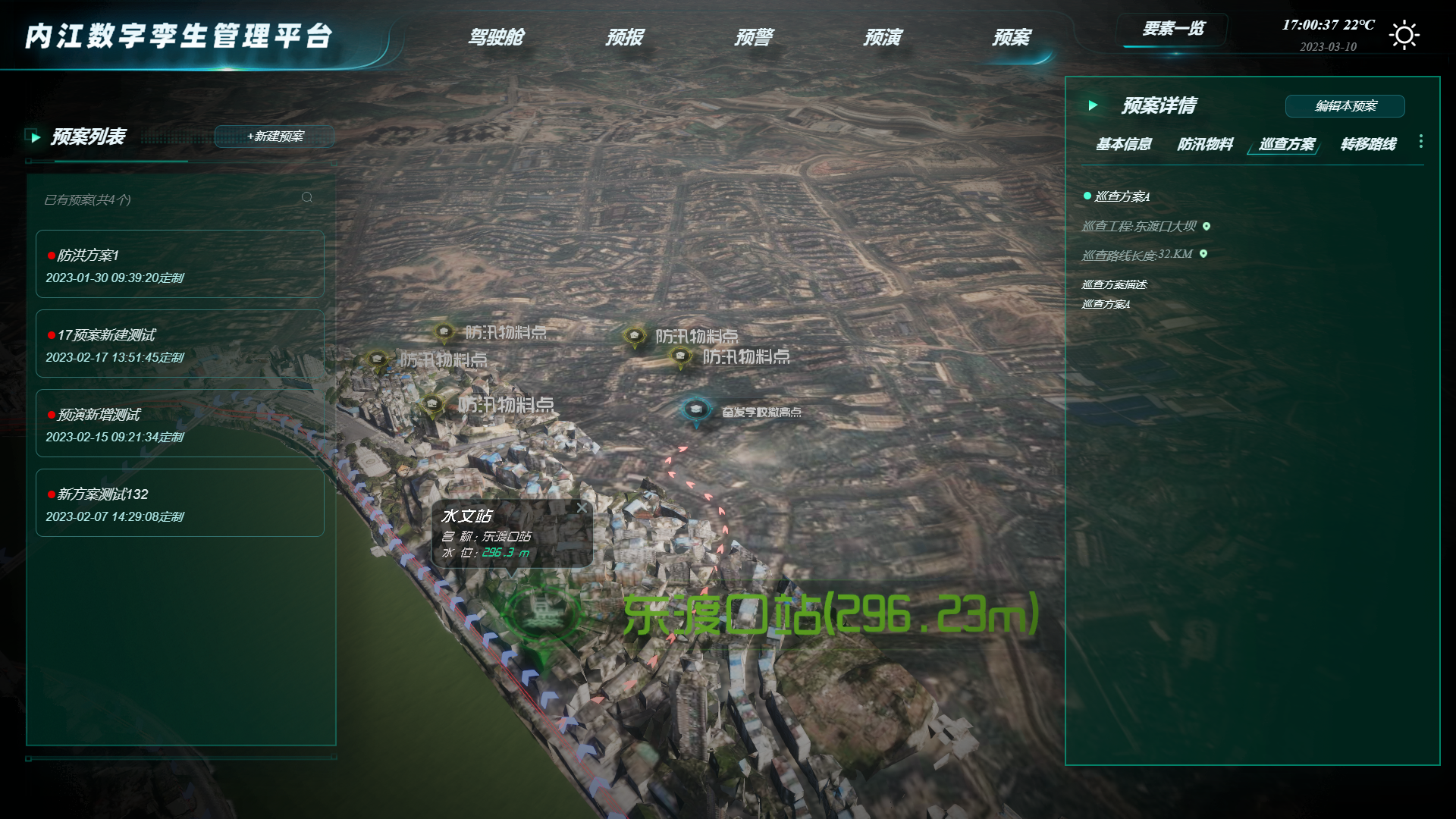Select the 防洪方案1 plan entry
The height and width of the screenshot is (819, 1456).
click(x=180, y=264)
